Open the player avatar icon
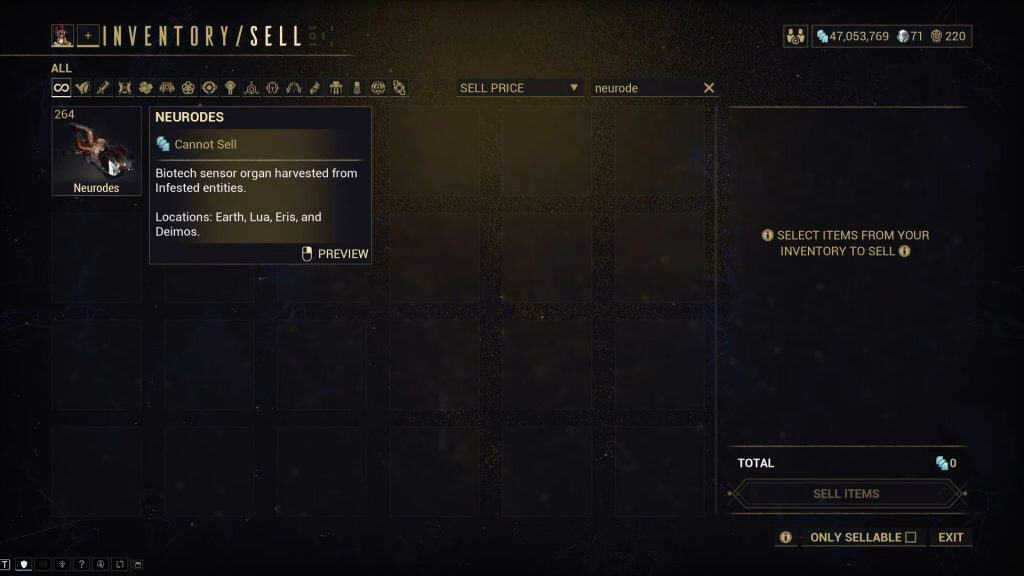 62,36
